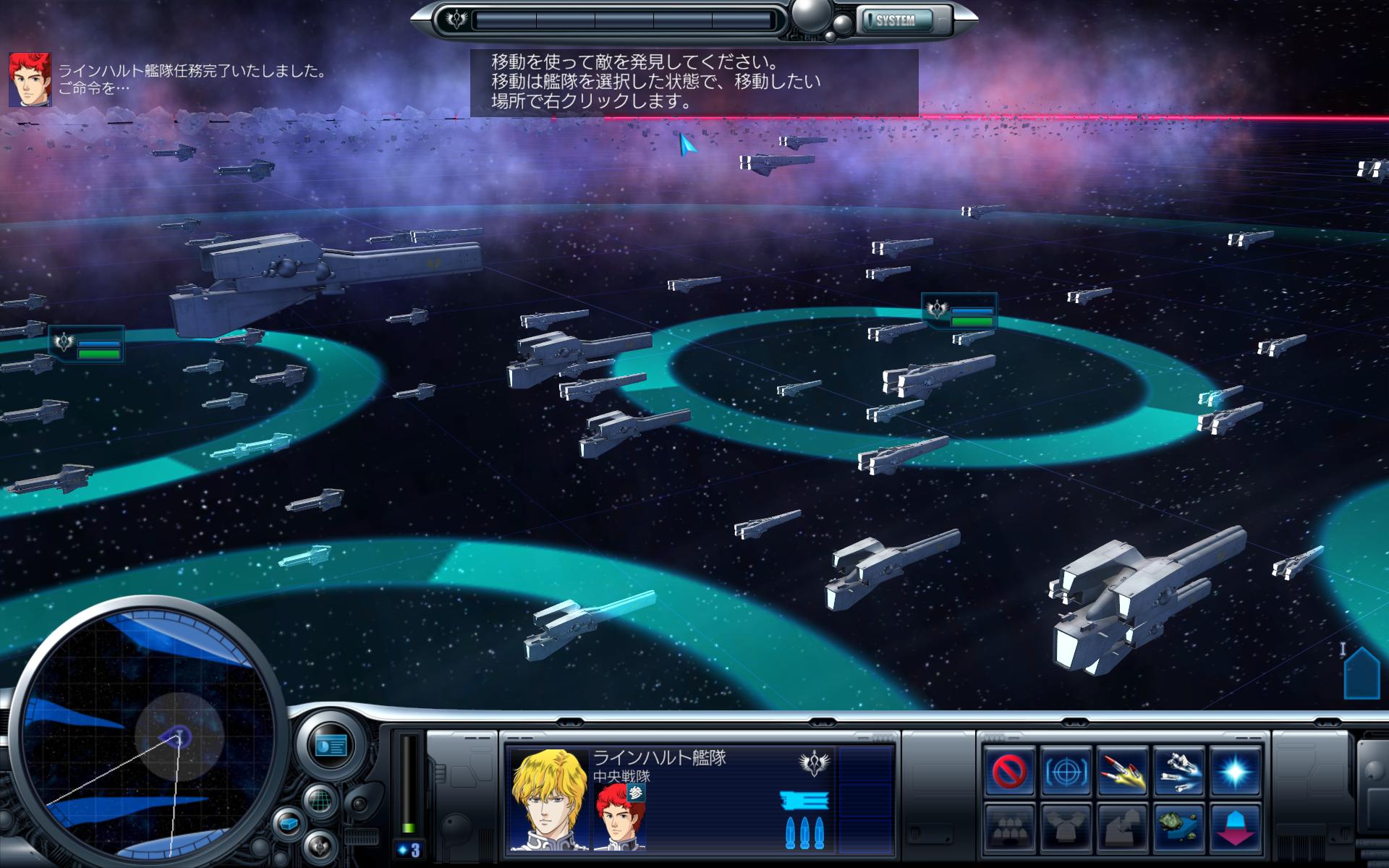1389x868 pixels.
Task: Toggle the green grid display button
Action: [x=320, y=801]
